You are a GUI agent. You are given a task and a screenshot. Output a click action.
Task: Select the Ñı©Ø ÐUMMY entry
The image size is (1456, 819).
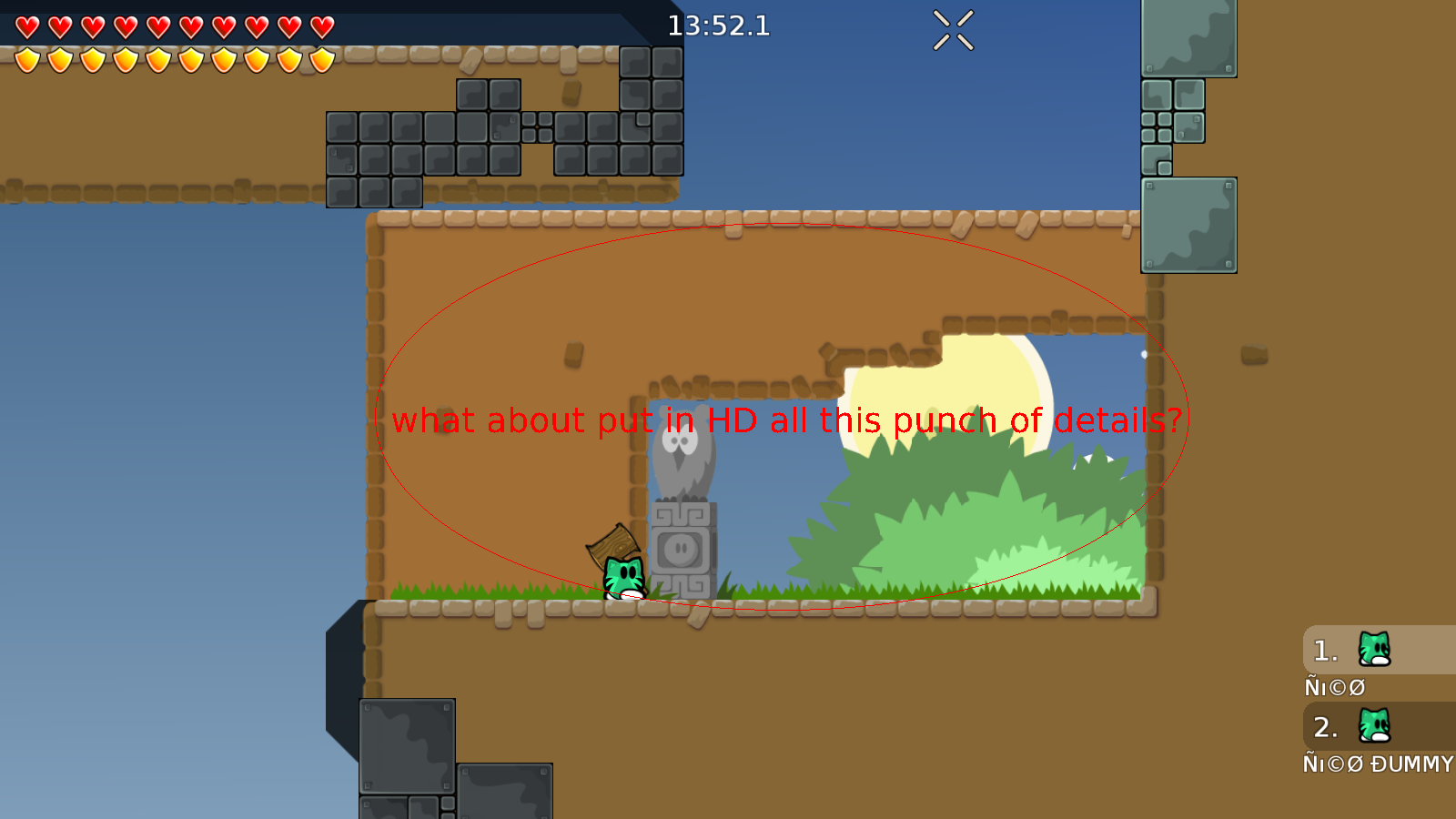click(1377, 764)
